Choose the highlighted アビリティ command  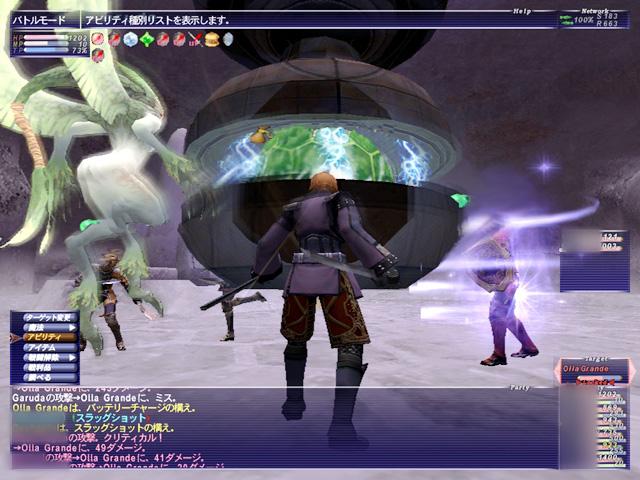tap(49, 338)
